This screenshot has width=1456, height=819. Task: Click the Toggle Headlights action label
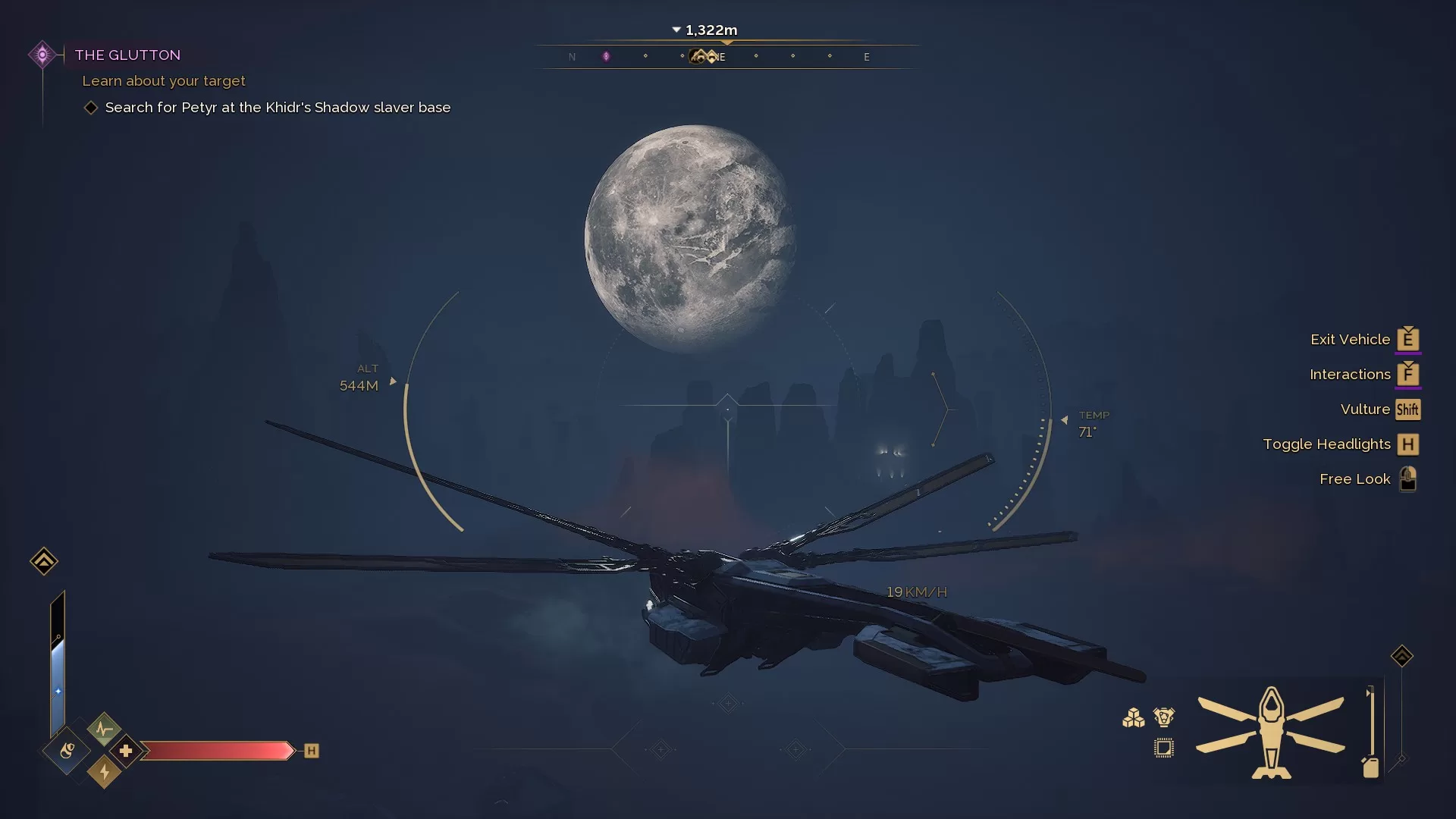(x=1326, y=444)
